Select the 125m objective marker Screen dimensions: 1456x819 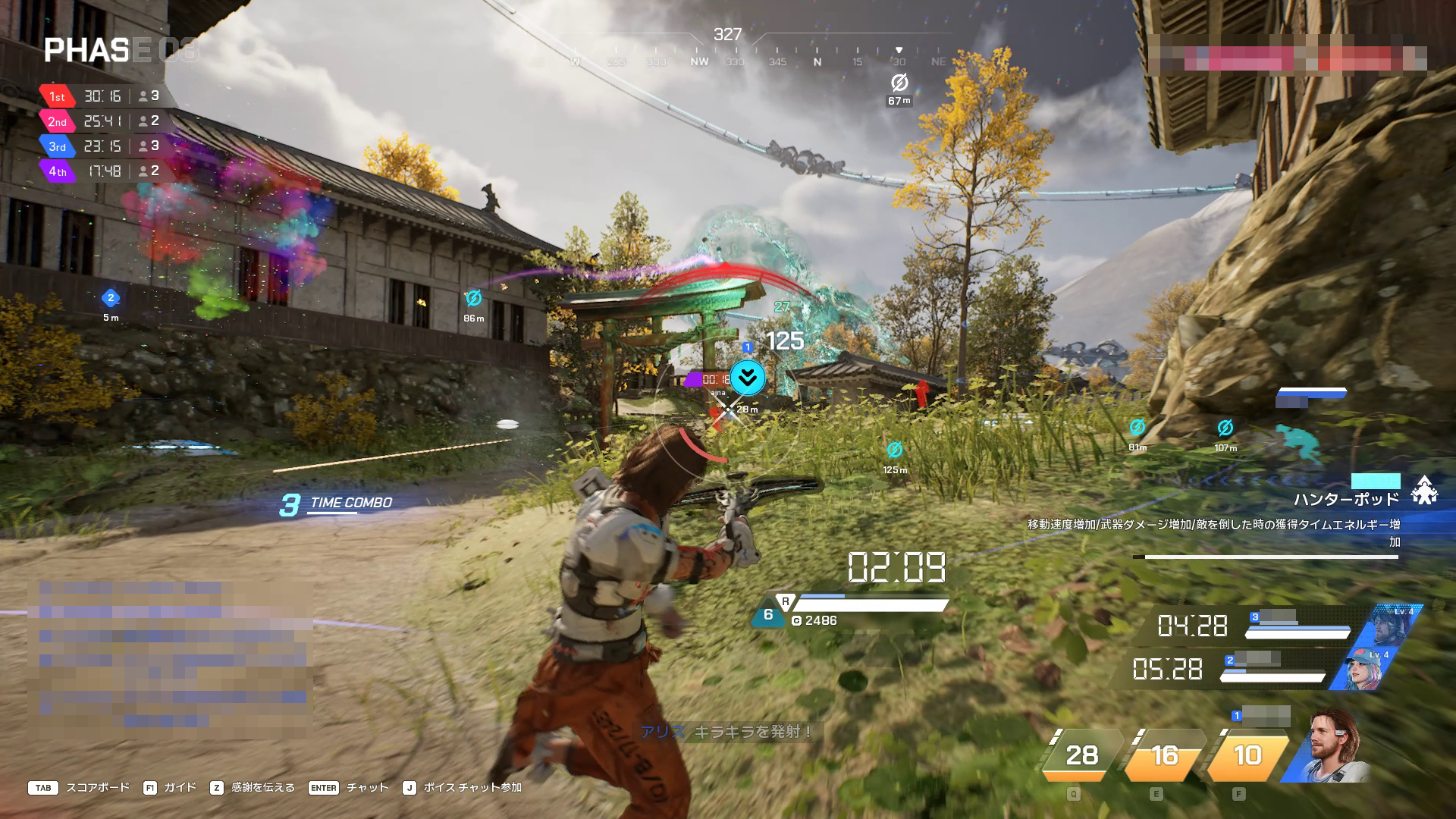895,450
